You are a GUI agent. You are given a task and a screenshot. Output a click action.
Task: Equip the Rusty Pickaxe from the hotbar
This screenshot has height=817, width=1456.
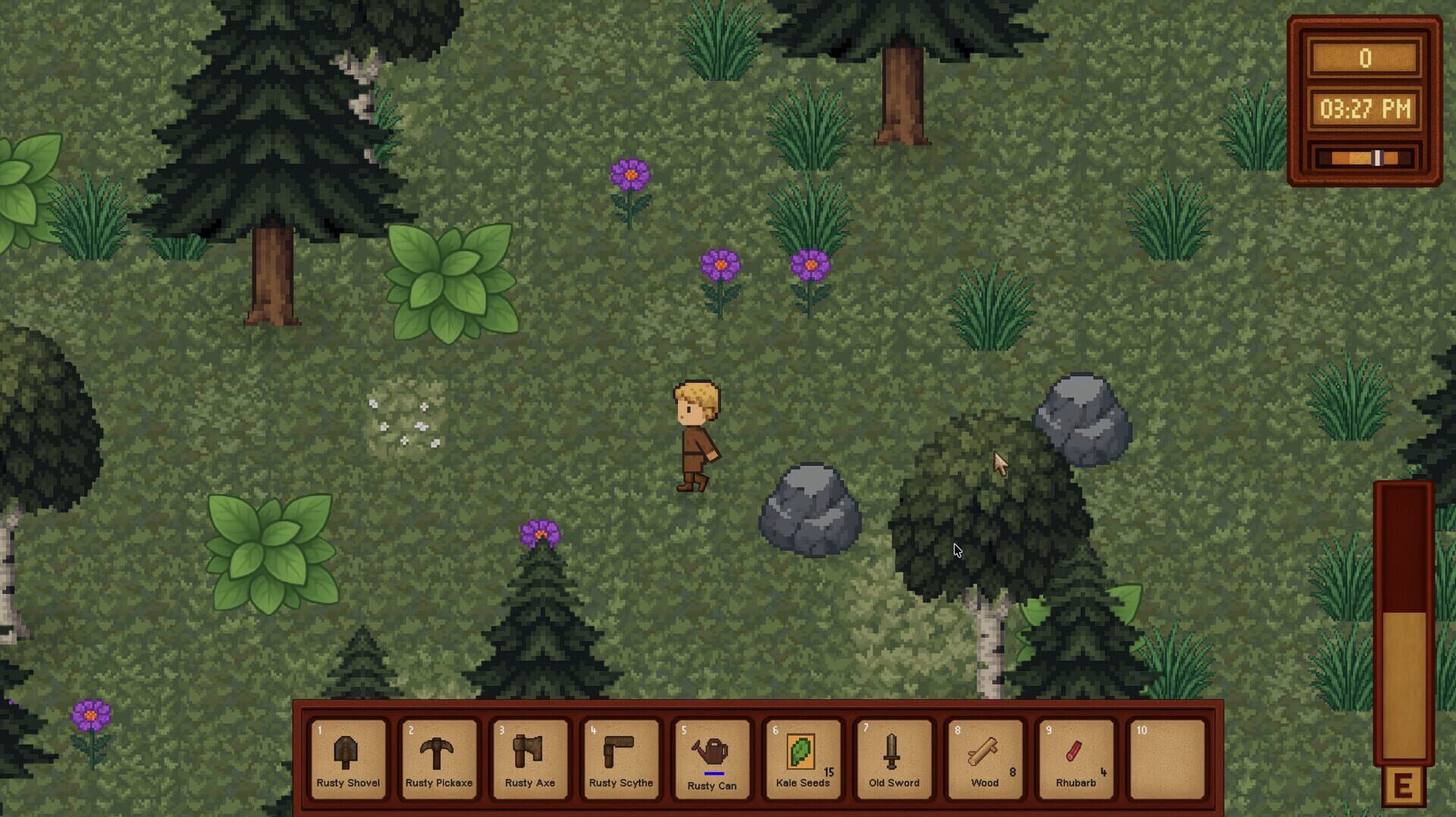click(x=439, y=759)
